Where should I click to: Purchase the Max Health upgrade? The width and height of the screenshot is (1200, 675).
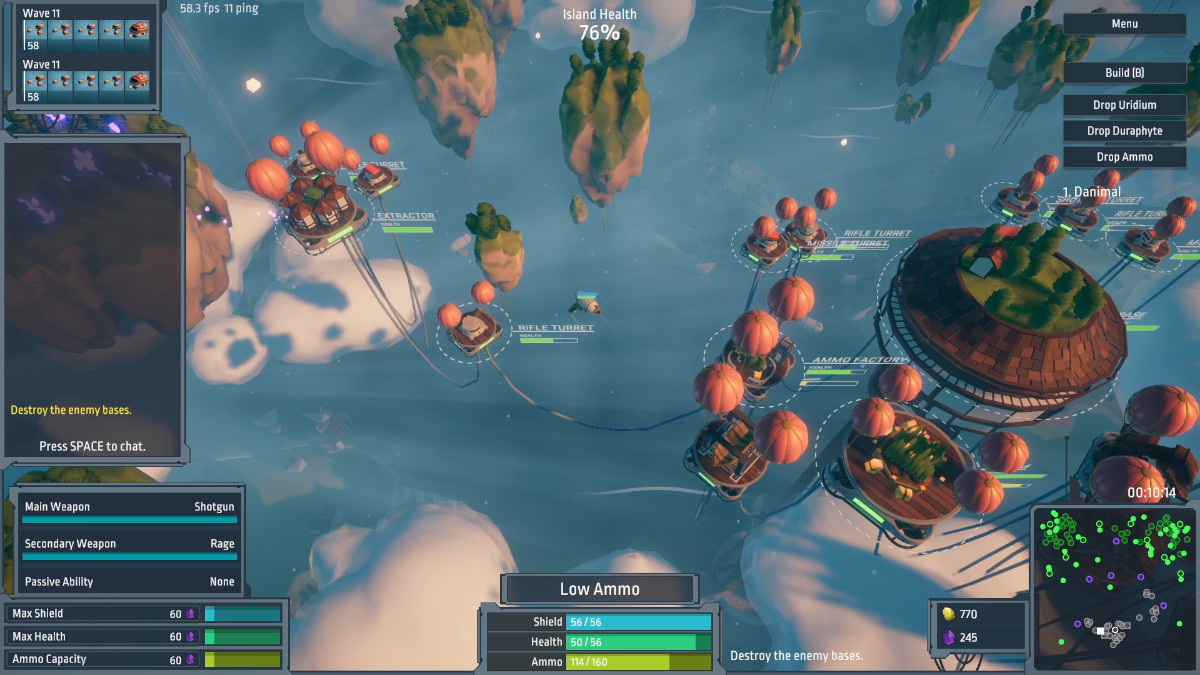click(x=144, y=636)
